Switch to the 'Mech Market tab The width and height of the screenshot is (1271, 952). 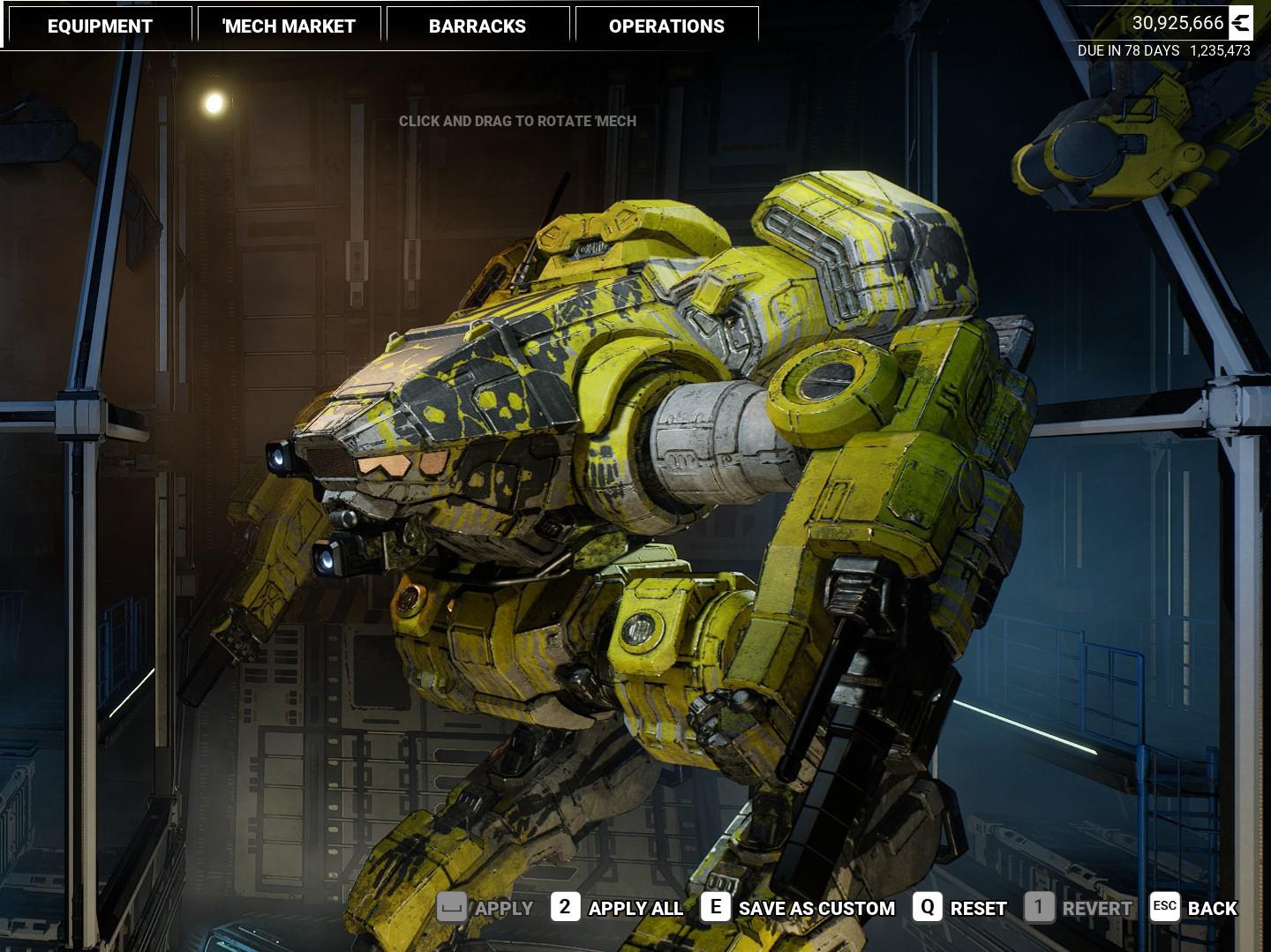pos(289,26)
